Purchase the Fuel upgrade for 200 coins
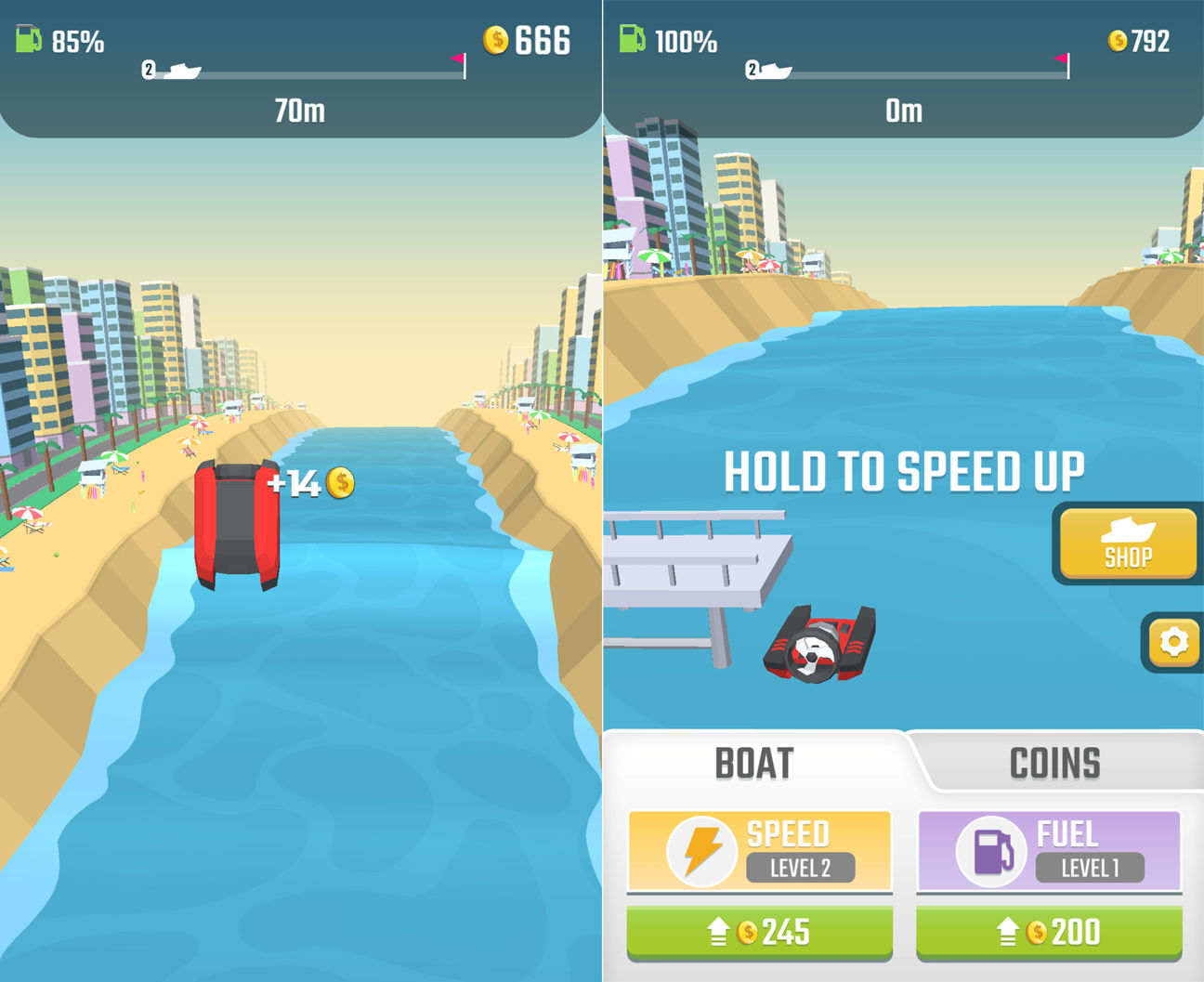Image resolution: width=1204 pixels, height=982 pixels. point(1048,932)
